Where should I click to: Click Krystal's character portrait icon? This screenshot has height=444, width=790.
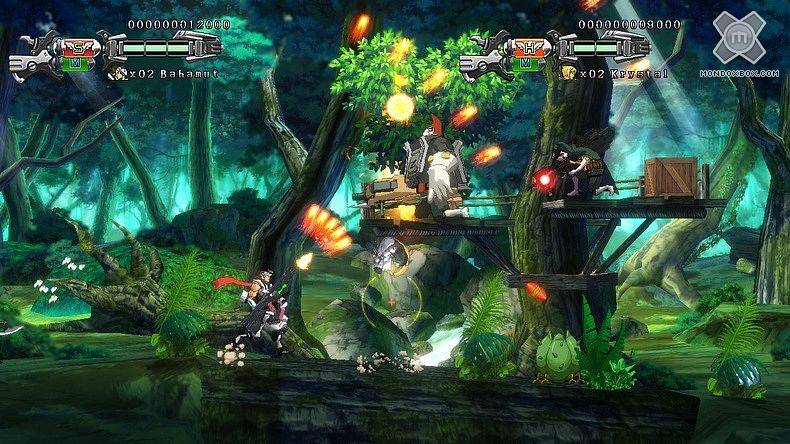569,73
